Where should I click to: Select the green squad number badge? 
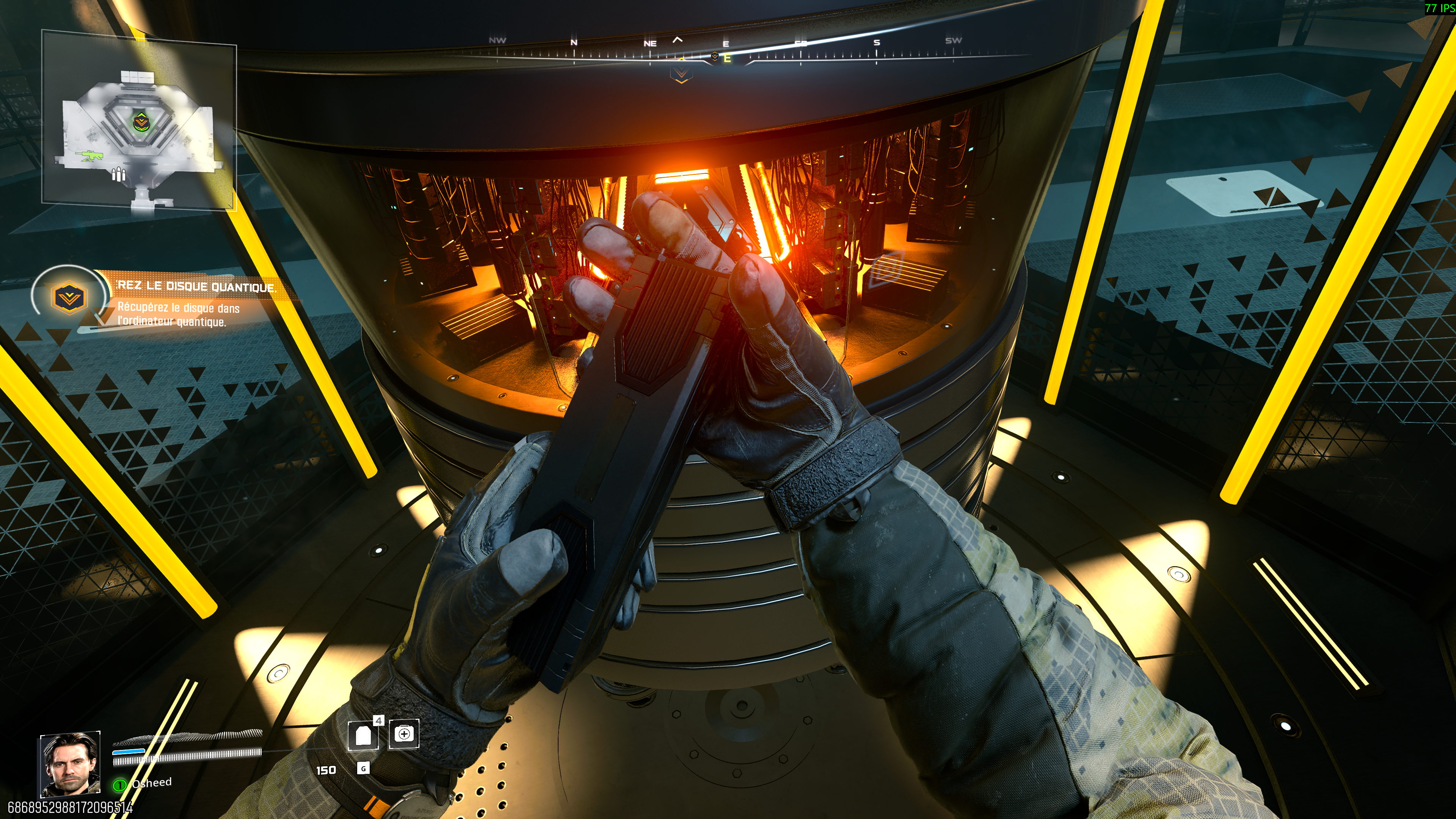pyautogui.click(x=119, y=784)
